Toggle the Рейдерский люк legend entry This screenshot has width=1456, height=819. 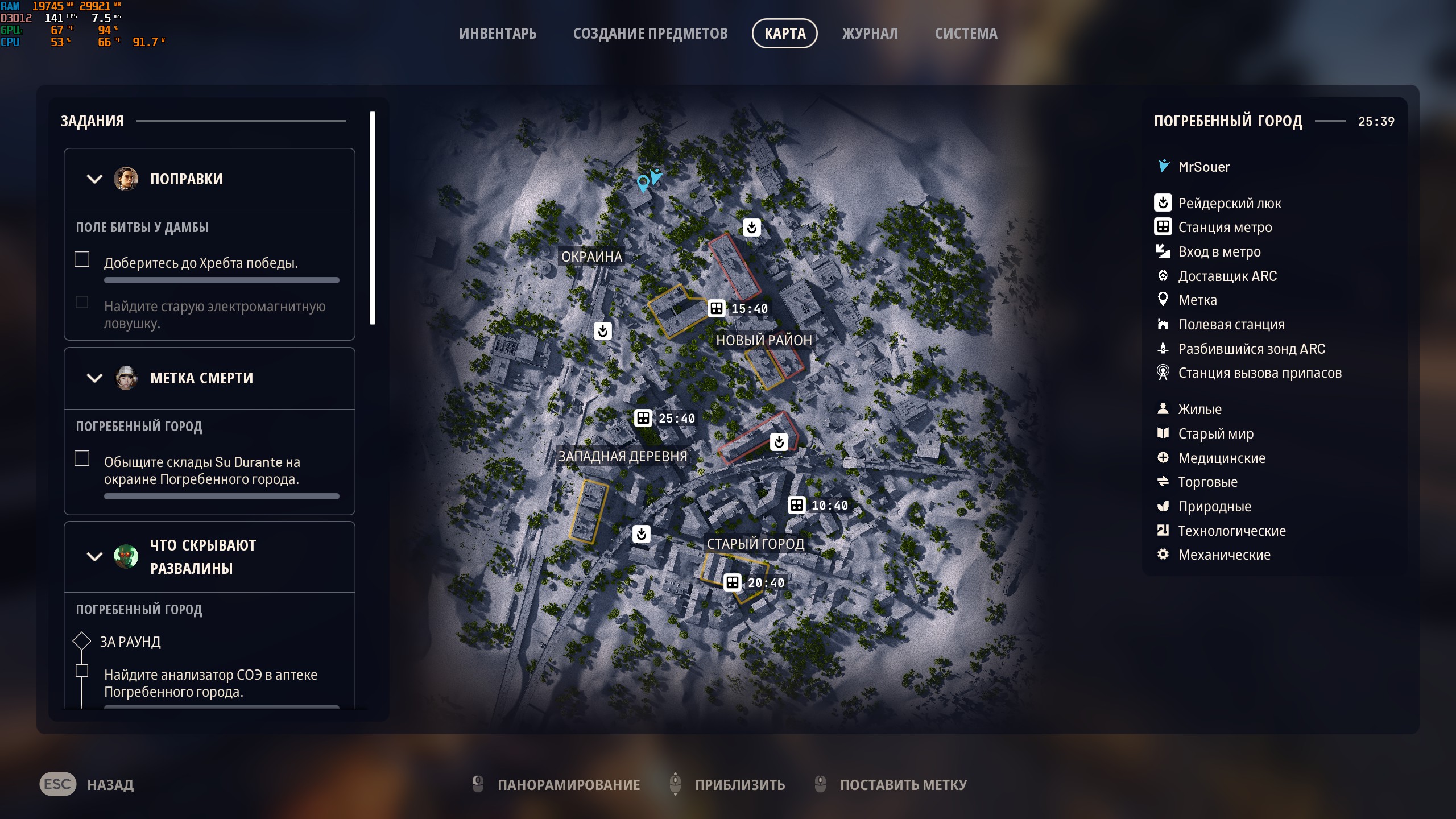[1229, 203]
